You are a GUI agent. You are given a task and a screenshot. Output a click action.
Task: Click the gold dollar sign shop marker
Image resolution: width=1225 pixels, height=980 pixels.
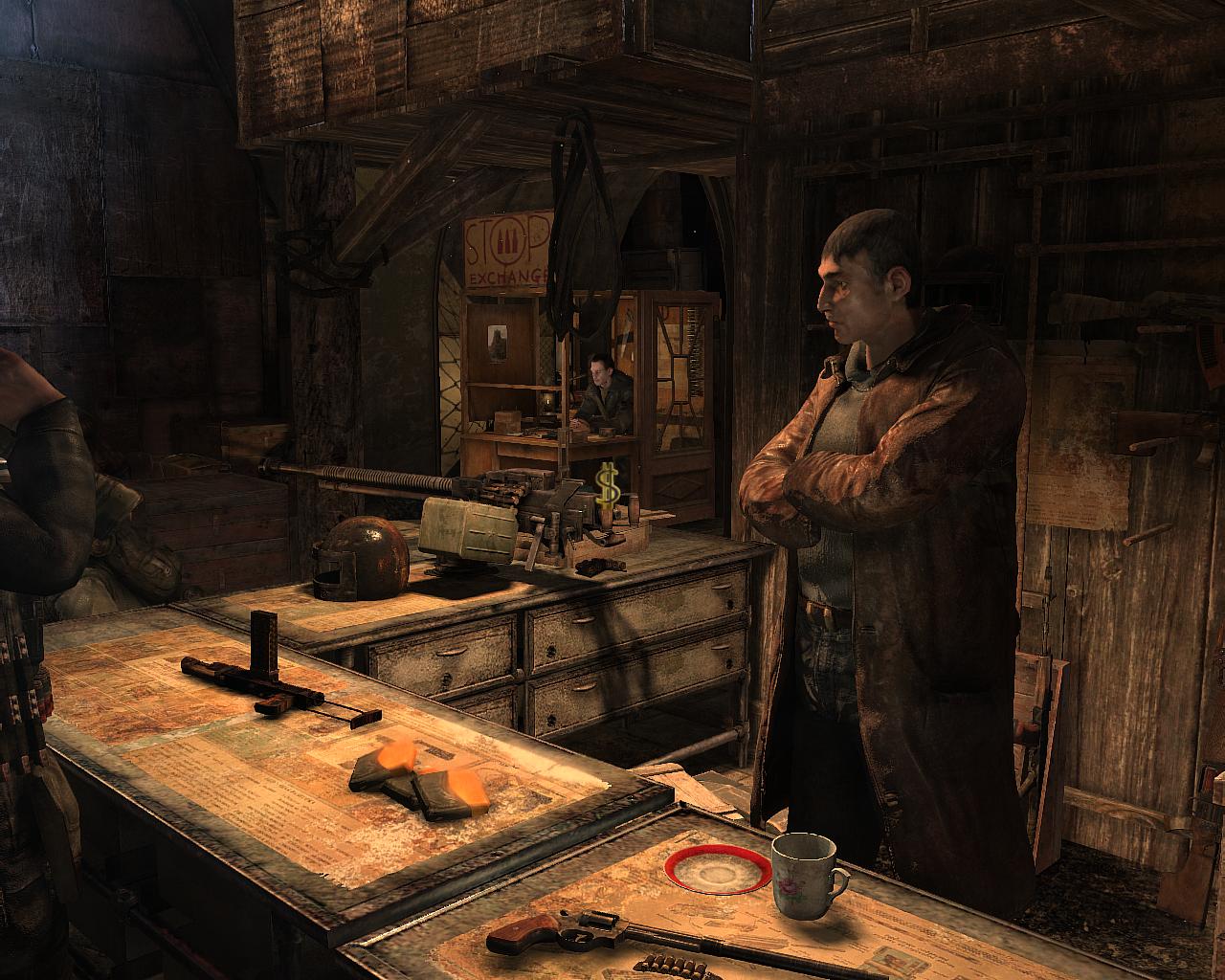pos(608,482)
